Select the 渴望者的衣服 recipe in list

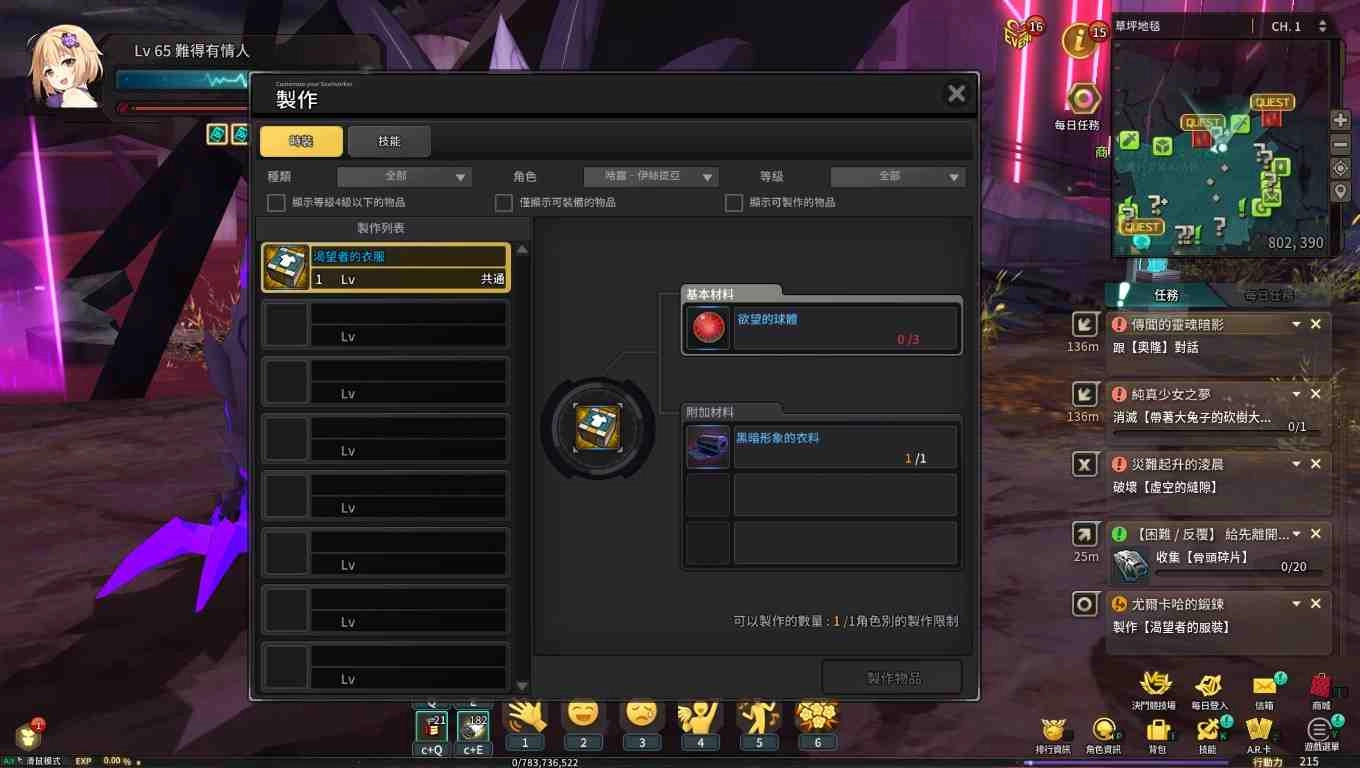pos(385,267)
